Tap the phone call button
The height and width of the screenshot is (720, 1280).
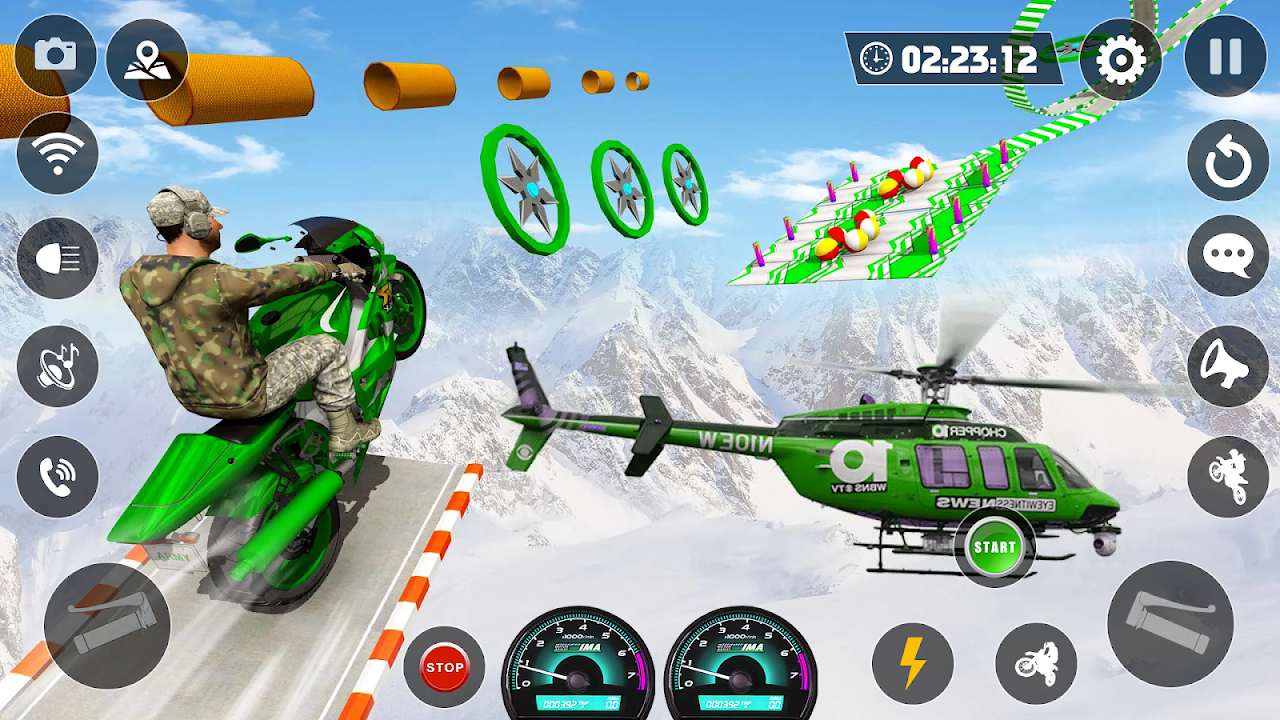(58, 478)
